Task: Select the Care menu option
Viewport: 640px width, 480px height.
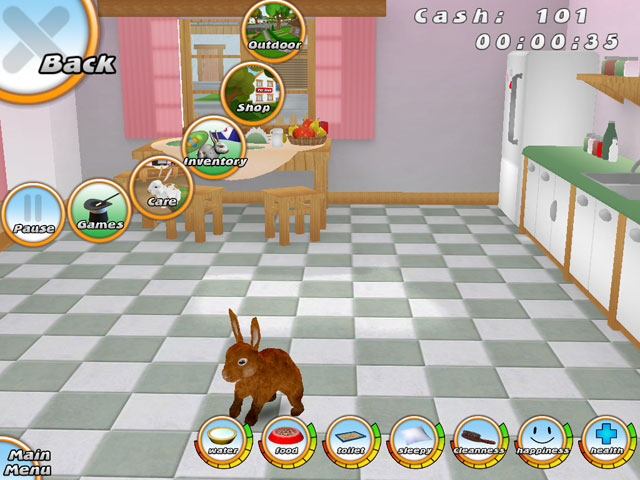Action: tap(161, 186)
